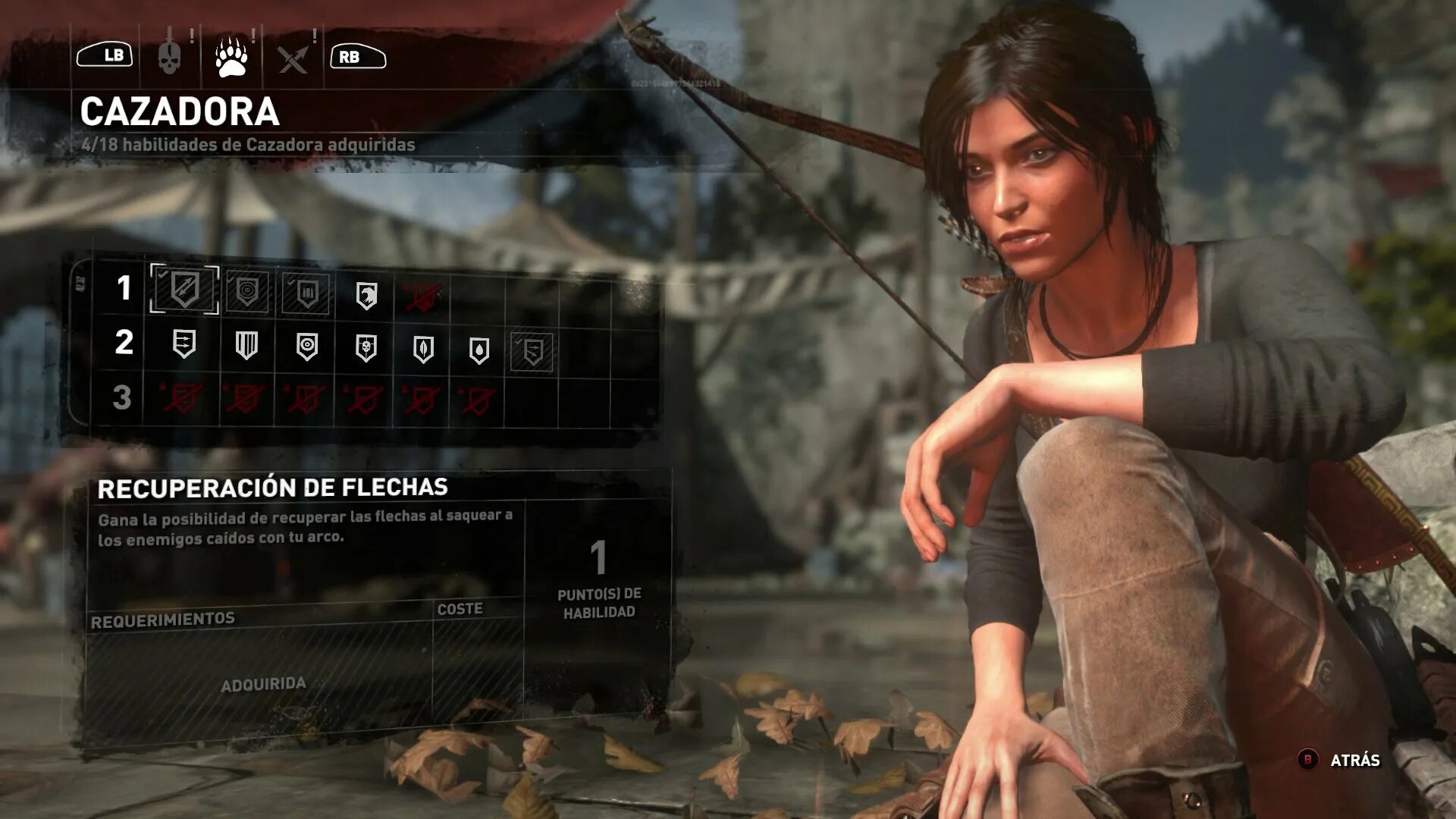This screenshot has width=1456, height=819.
Task: Pick the white target ring skill in tier 2
Action: [306, 347]
